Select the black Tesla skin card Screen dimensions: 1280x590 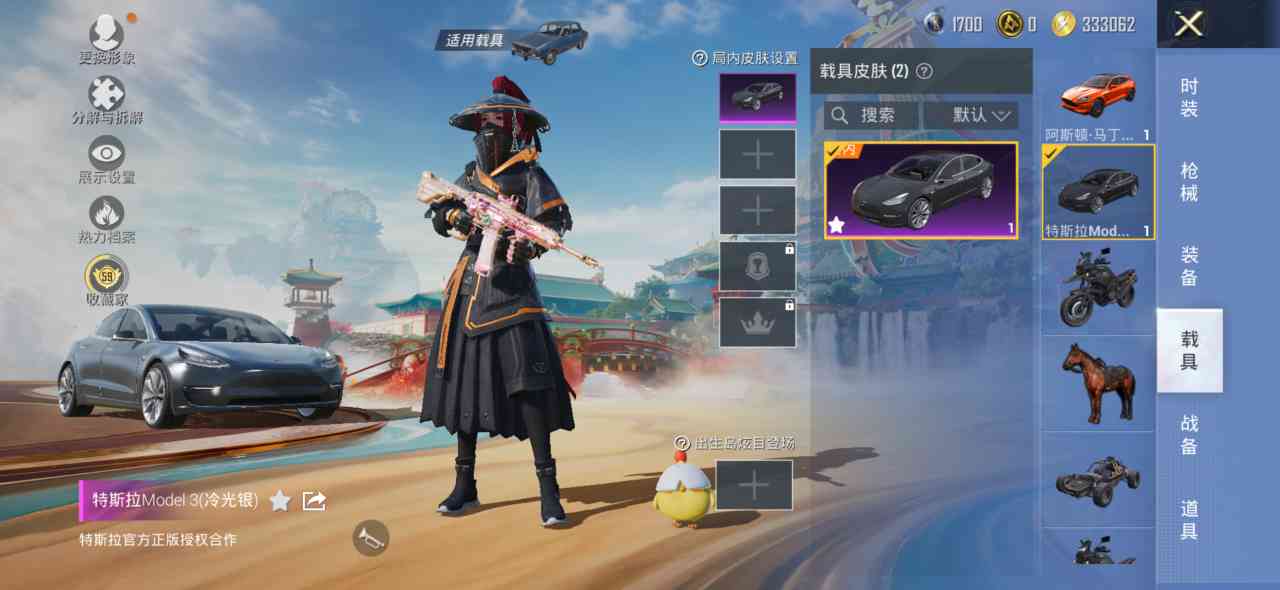[x=921, y=190]
